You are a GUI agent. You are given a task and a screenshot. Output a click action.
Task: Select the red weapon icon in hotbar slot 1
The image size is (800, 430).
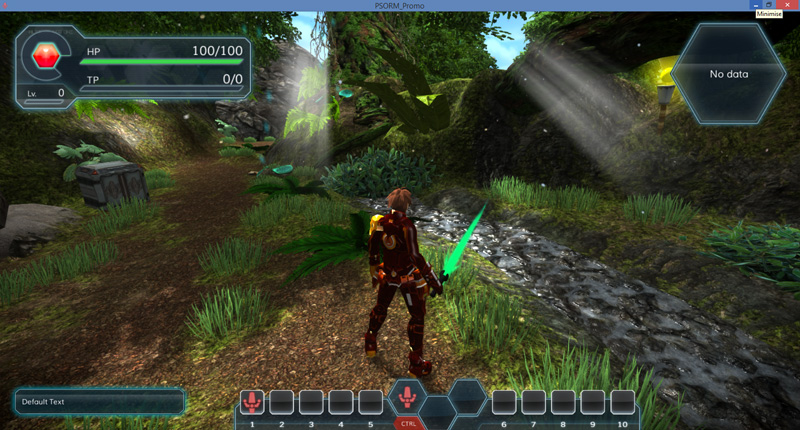click(252, 402)
